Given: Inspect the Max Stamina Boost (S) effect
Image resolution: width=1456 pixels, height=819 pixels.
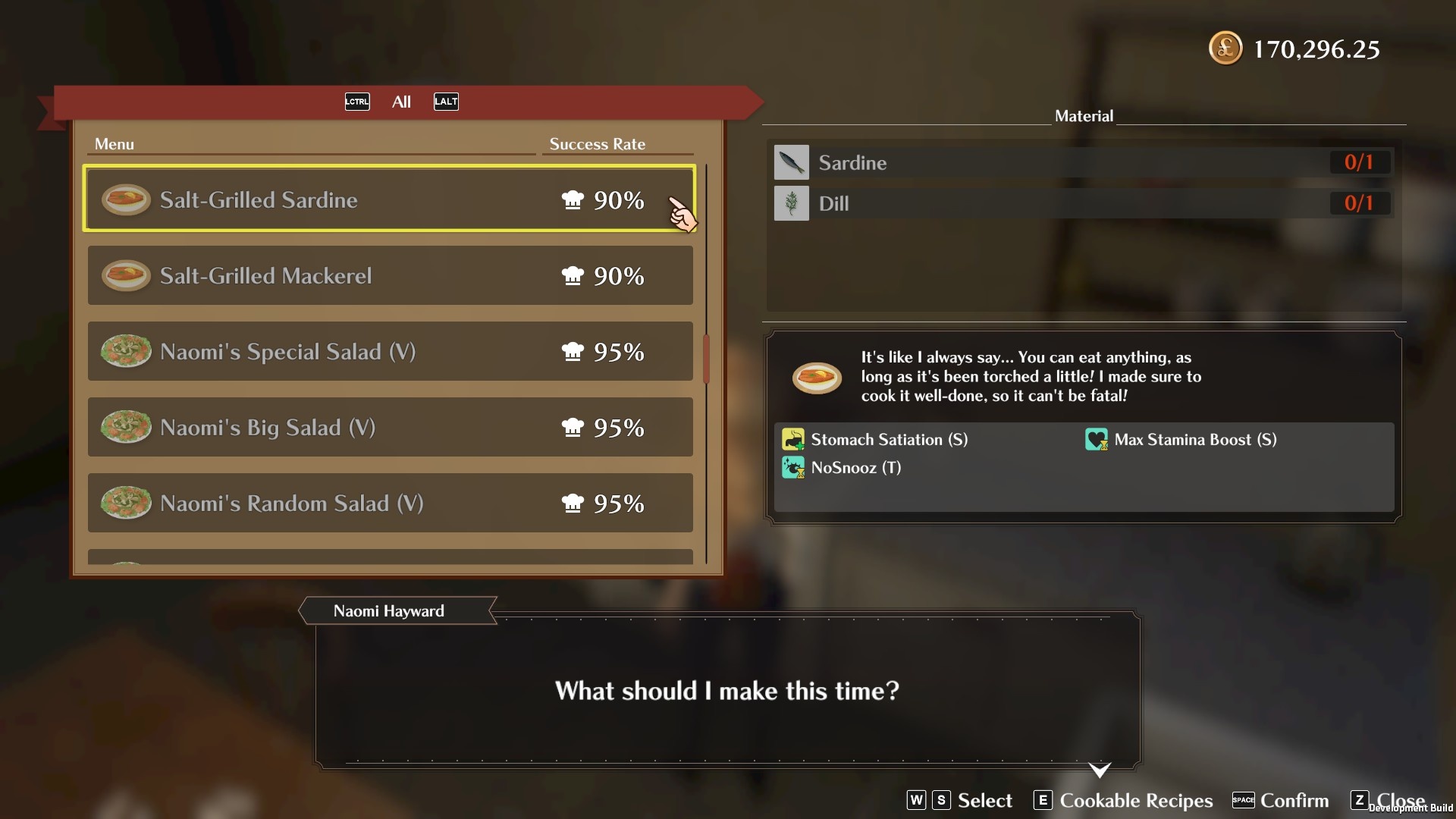Looking at the screenshot, I should click(x=1194, y=440).
